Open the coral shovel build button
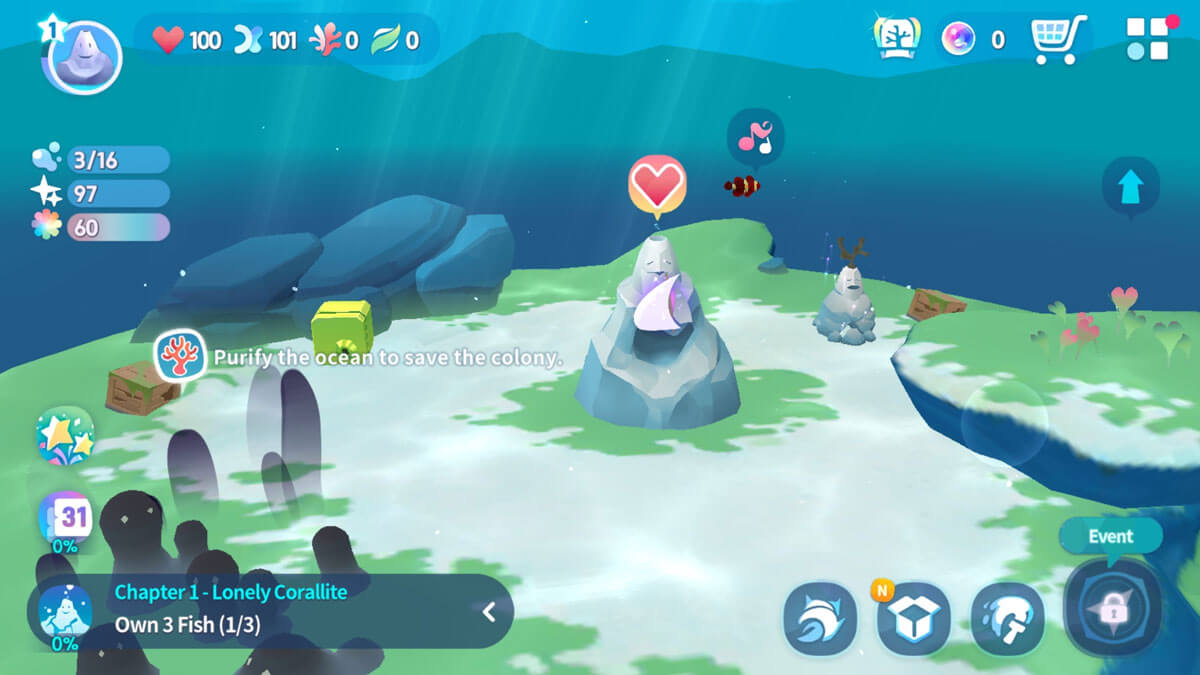The width and height of the screenshot is (1200, 675). click(1007, 620)
